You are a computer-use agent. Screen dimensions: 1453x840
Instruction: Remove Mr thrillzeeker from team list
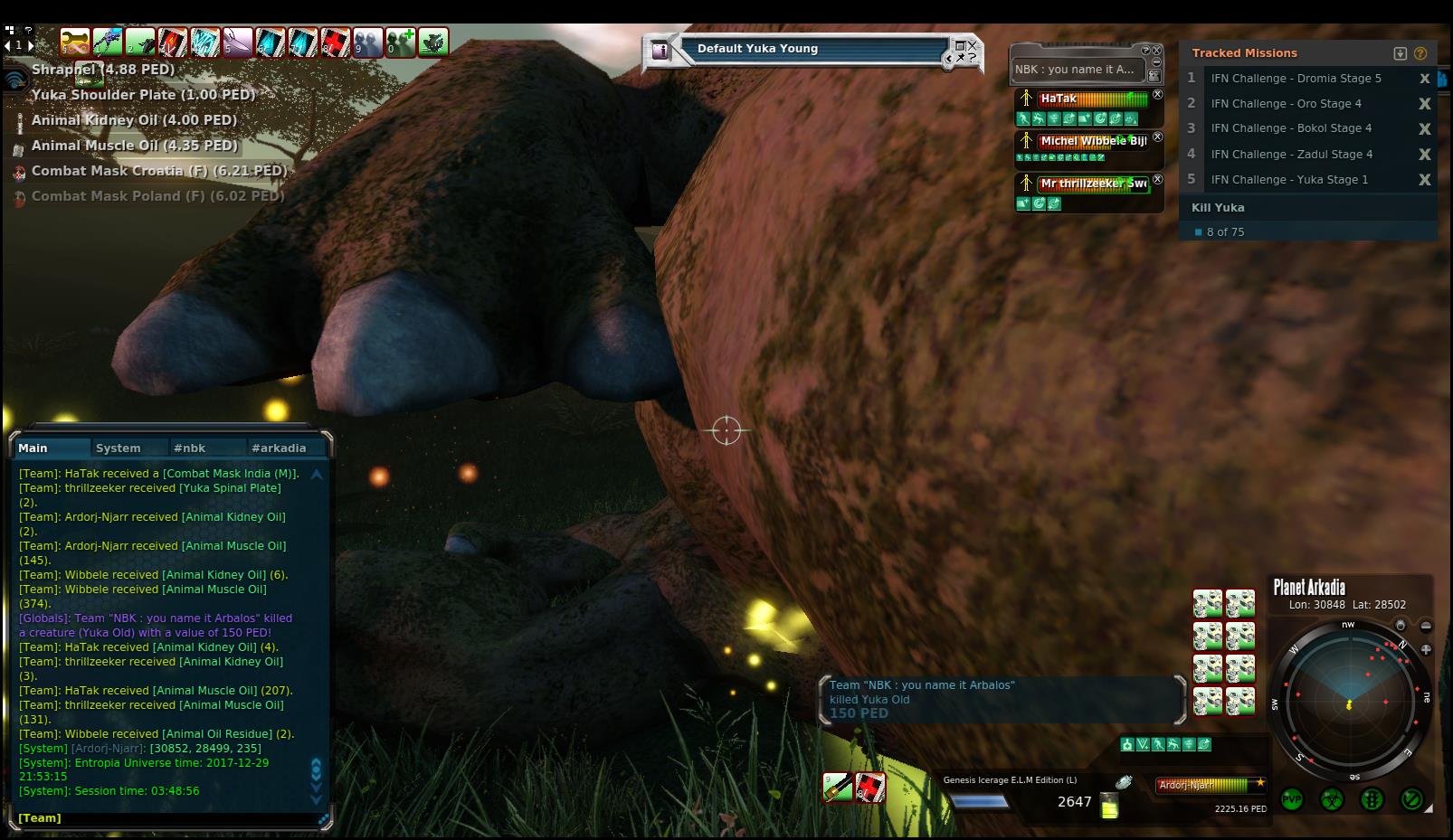(x=1158, y=180)
